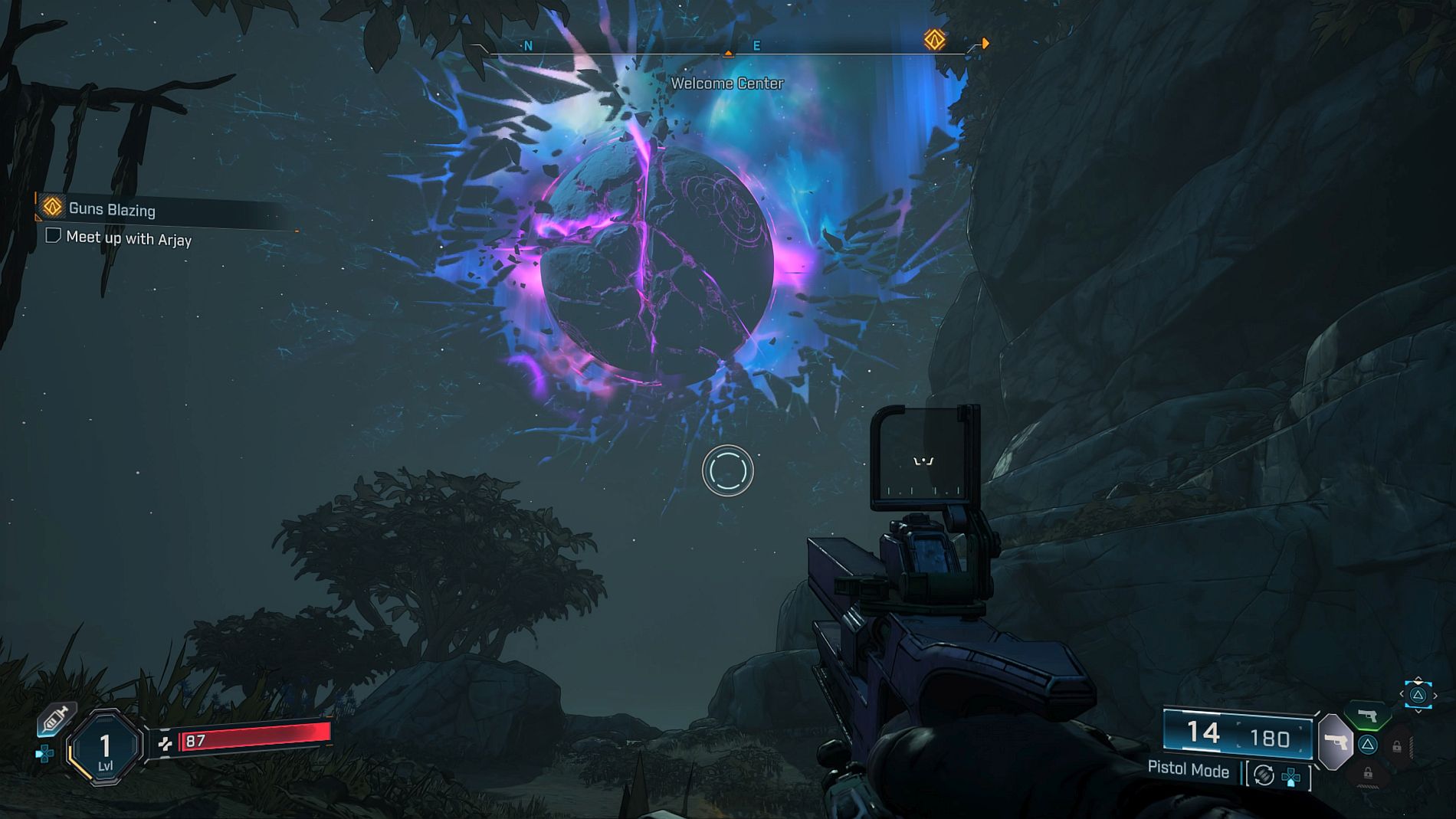The width and height of the screenshot is (1456, 819).
Task: Select the equipped pistol in the white hexagon
Action: (1336, 741)
